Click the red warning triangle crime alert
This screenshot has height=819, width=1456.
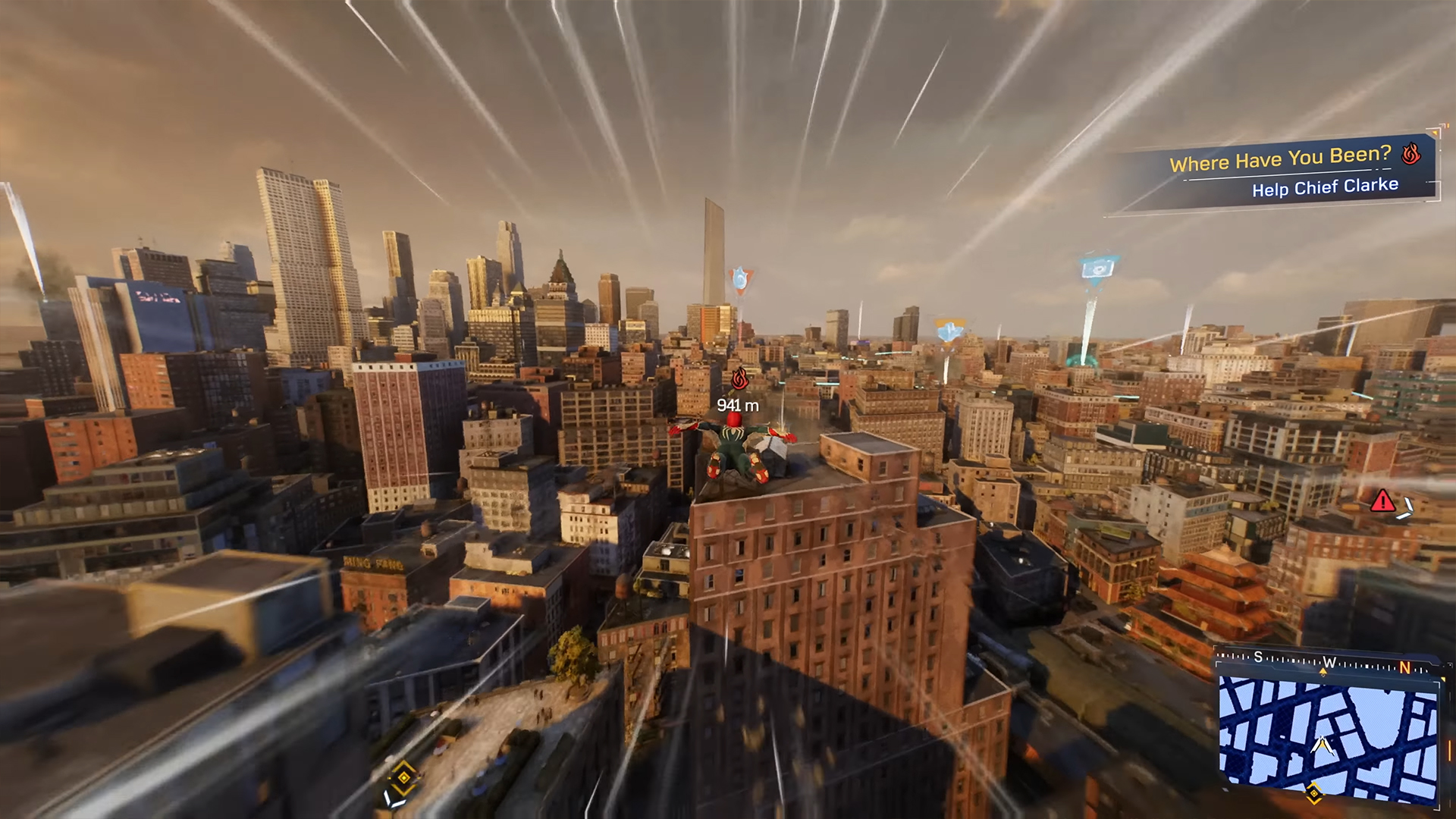(1382, 501)
